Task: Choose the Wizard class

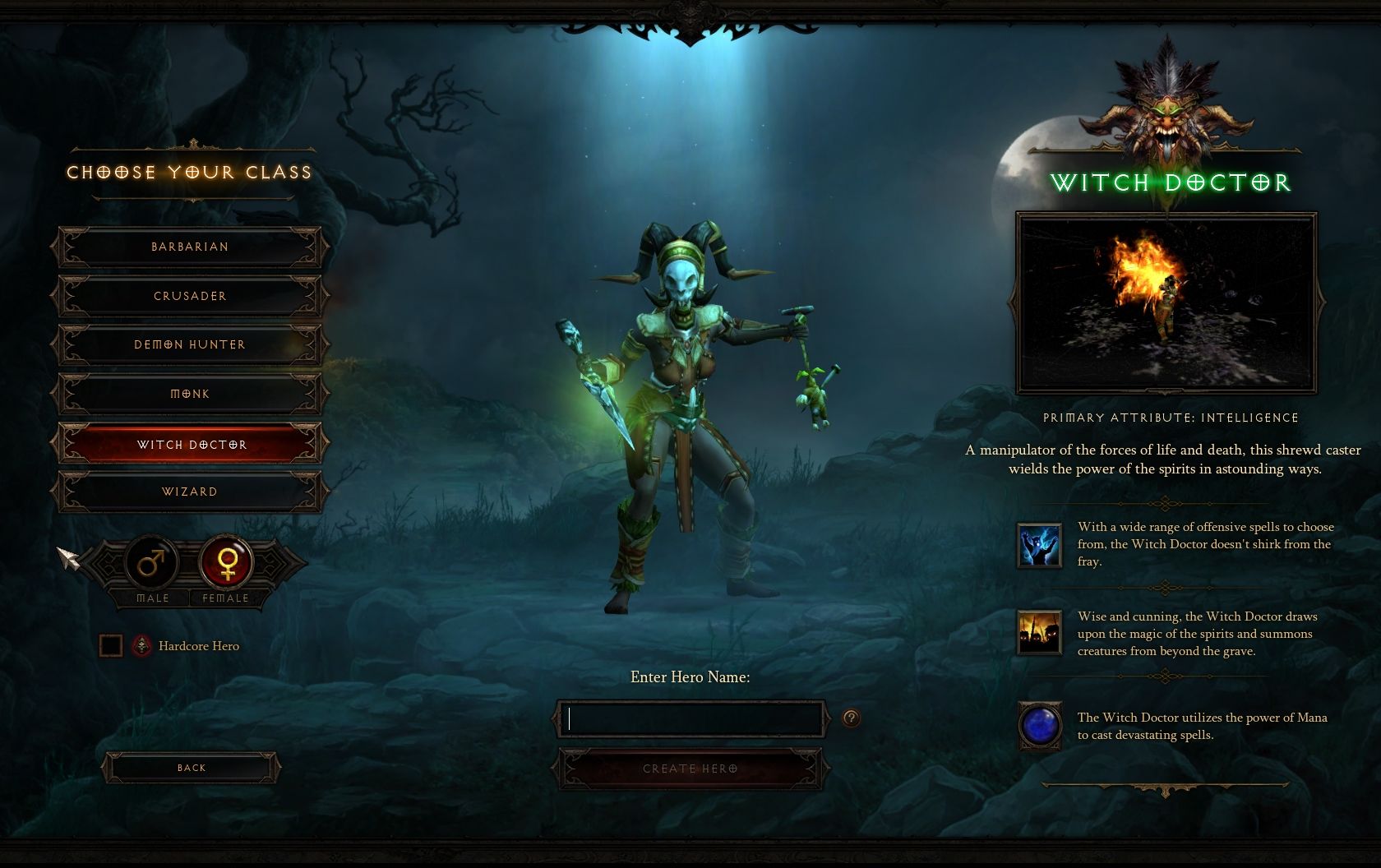Action: click(190, 492)
